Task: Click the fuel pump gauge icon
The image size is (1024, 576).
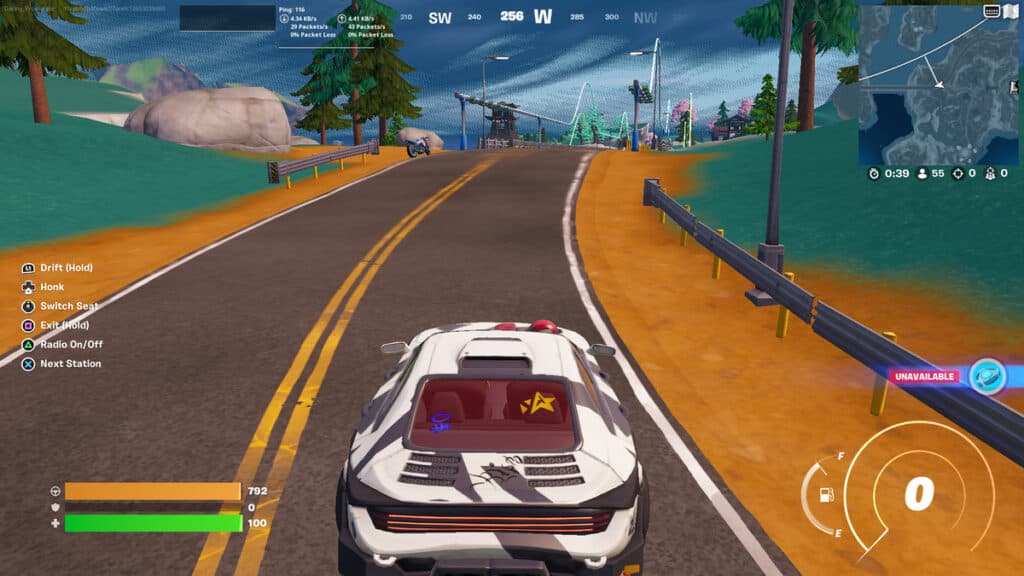Action: (x=827, y=494)
